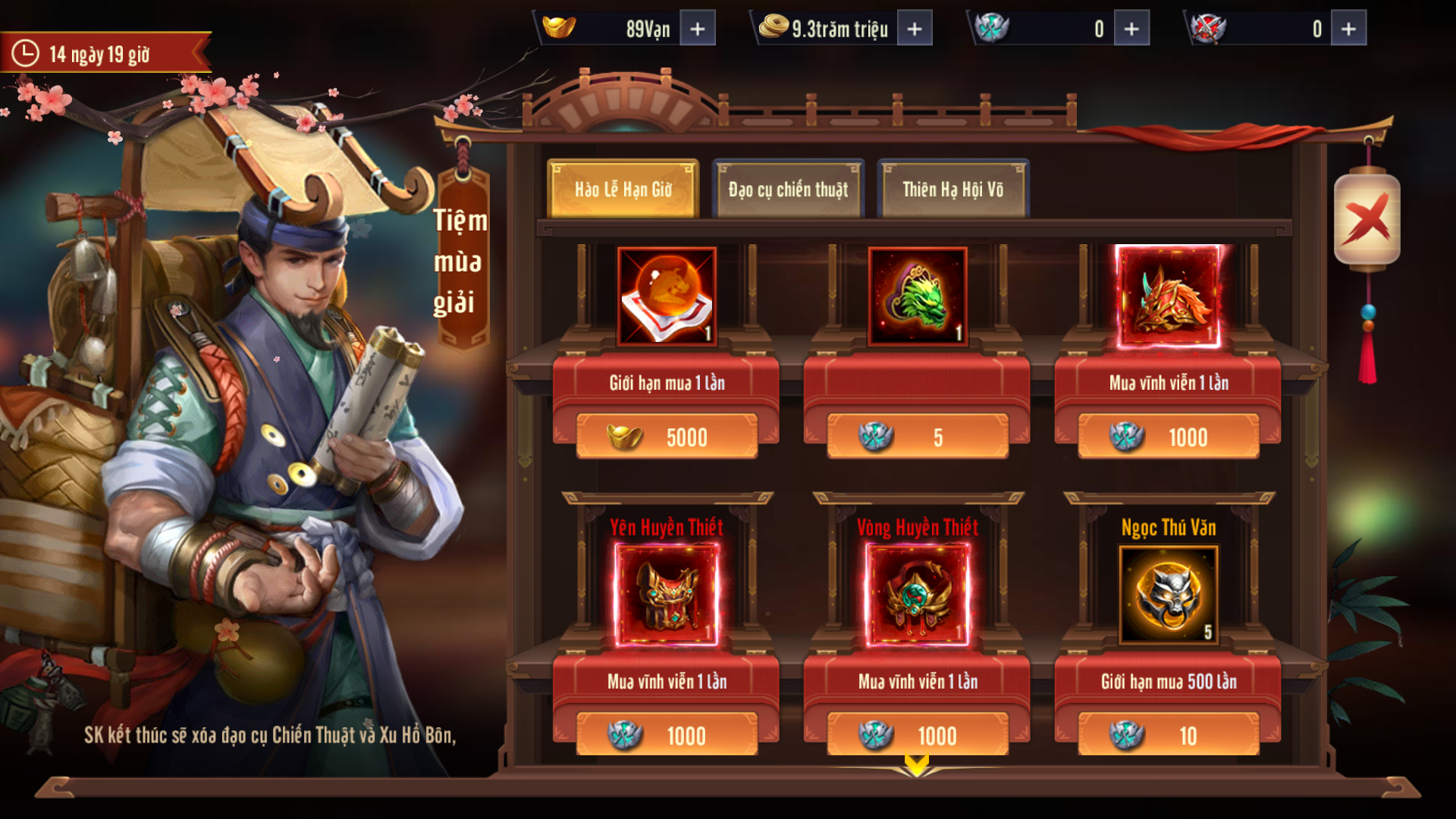1456x819 pixels.
Task: View the Vòng Huyền Thiết ring icon
Action: 918,596
